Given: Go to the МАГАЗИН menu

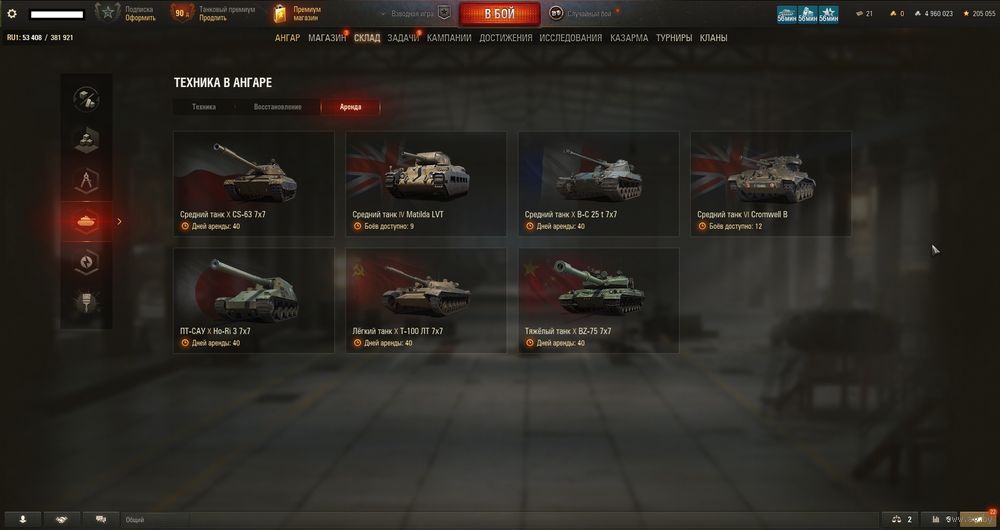Looking at the screenshot, I should [x=327, y=38].
